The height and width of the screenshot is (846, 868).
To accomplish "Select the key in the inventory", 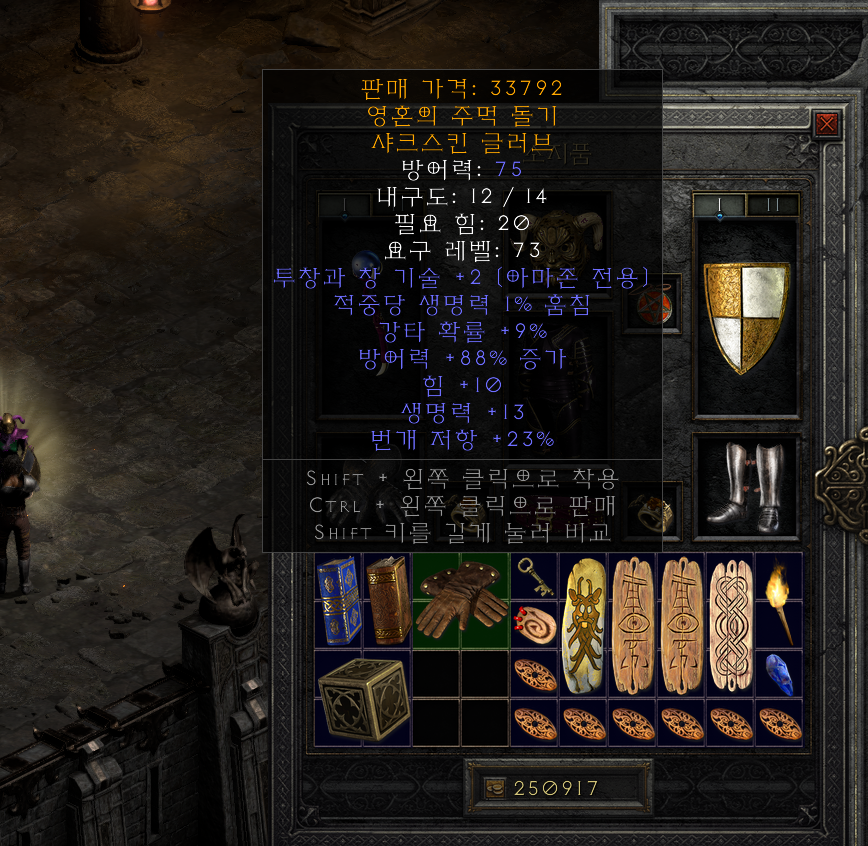I will point(534,574).
